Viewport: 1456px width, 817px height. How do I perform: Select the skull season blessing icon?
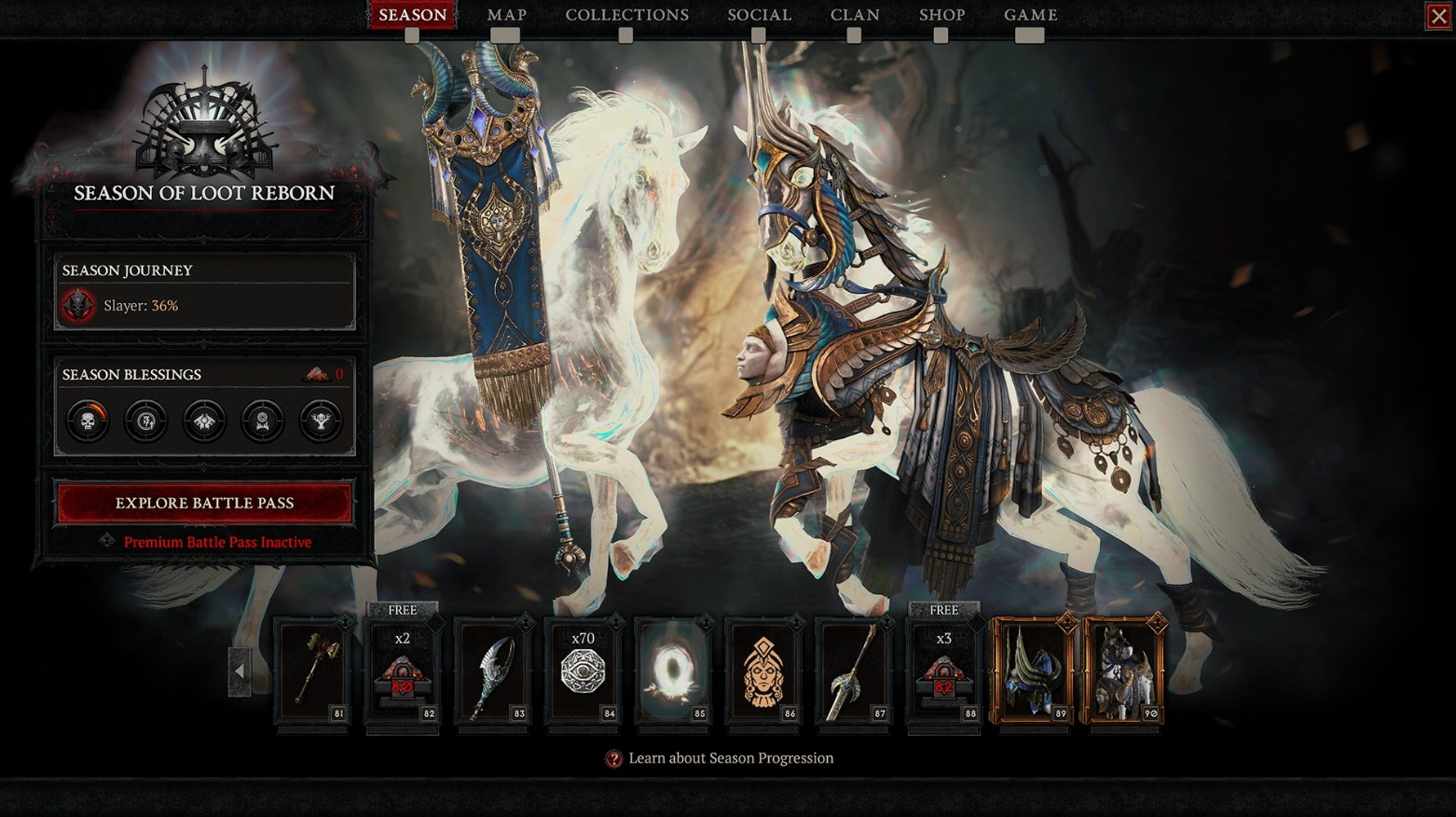tap(89, 421)
